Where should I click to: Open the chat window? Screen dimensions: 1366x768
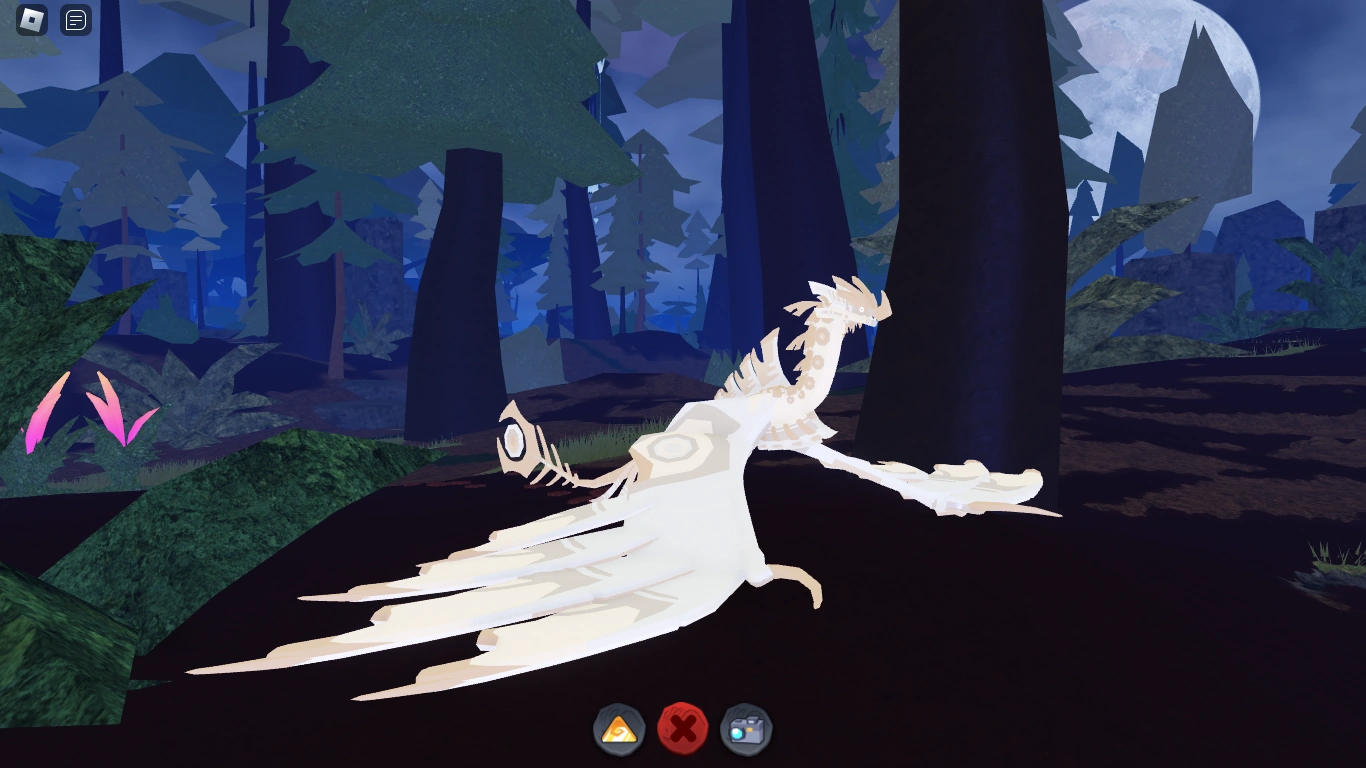tap(75, 20)
